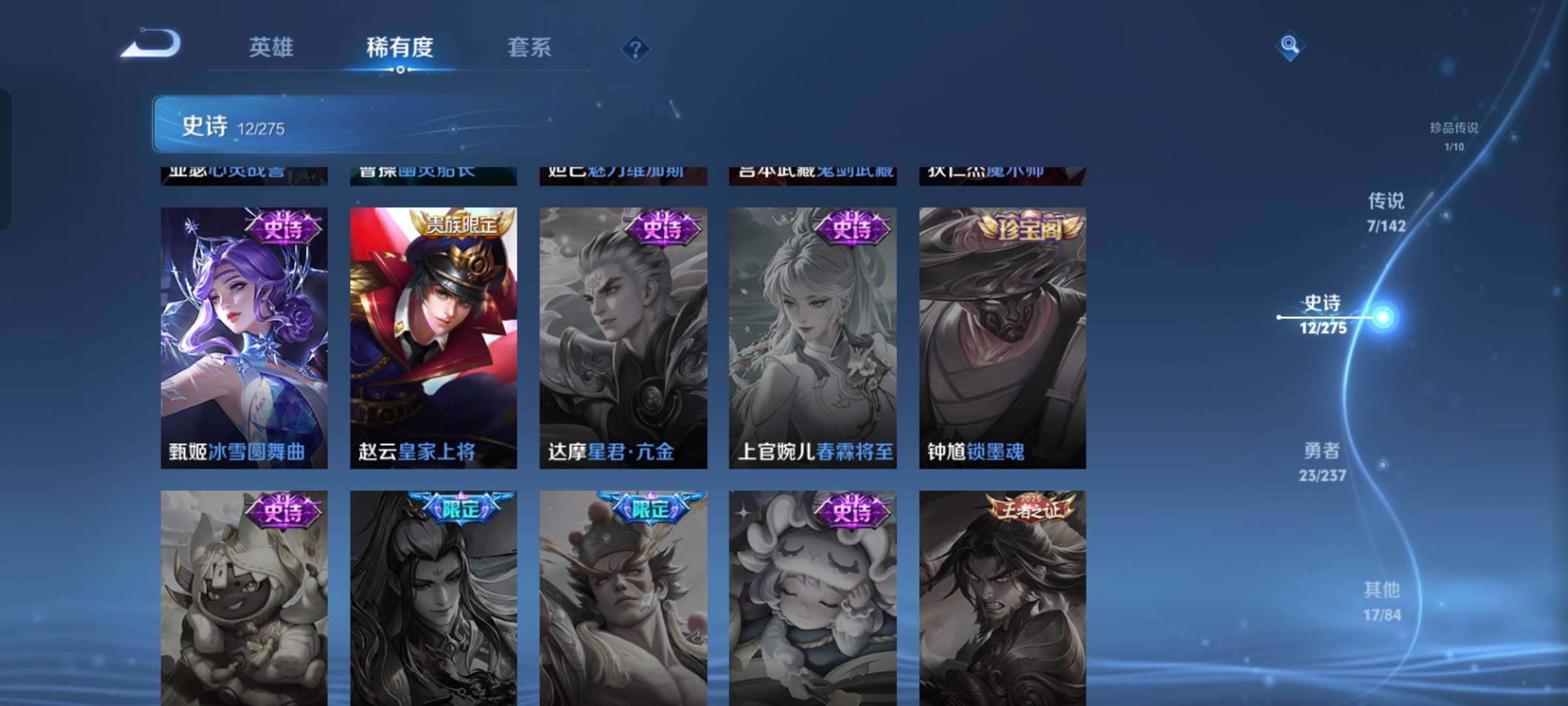Open 甄姬's 冰雪圆舞曲 skin details
This screenshot has height=706, width=1568.
coord(244,337)
